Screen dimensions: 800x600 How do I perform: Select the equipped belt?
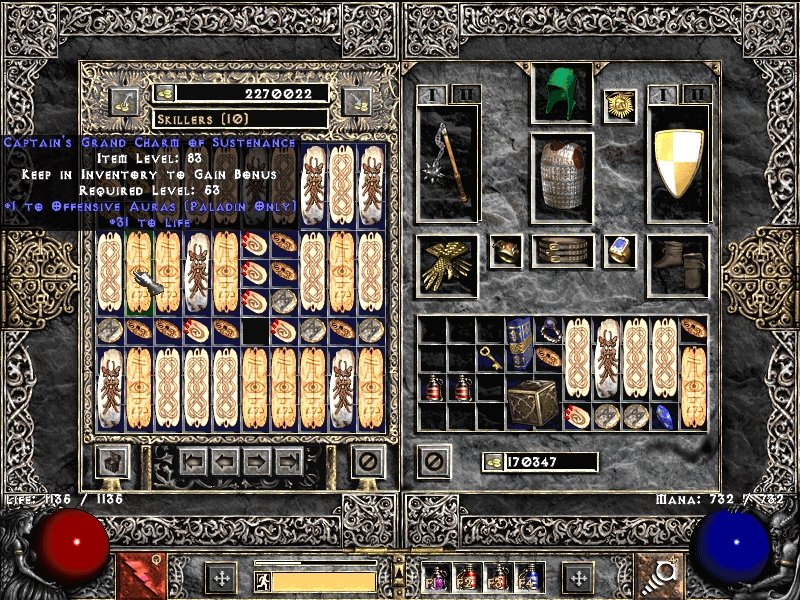tap(562, 251)
